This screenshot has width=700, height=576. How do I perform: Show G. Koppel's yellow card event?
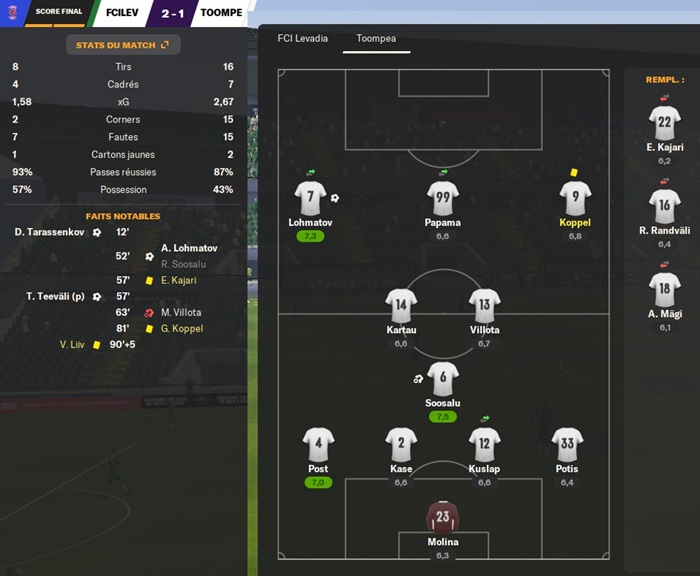(181, 328)
